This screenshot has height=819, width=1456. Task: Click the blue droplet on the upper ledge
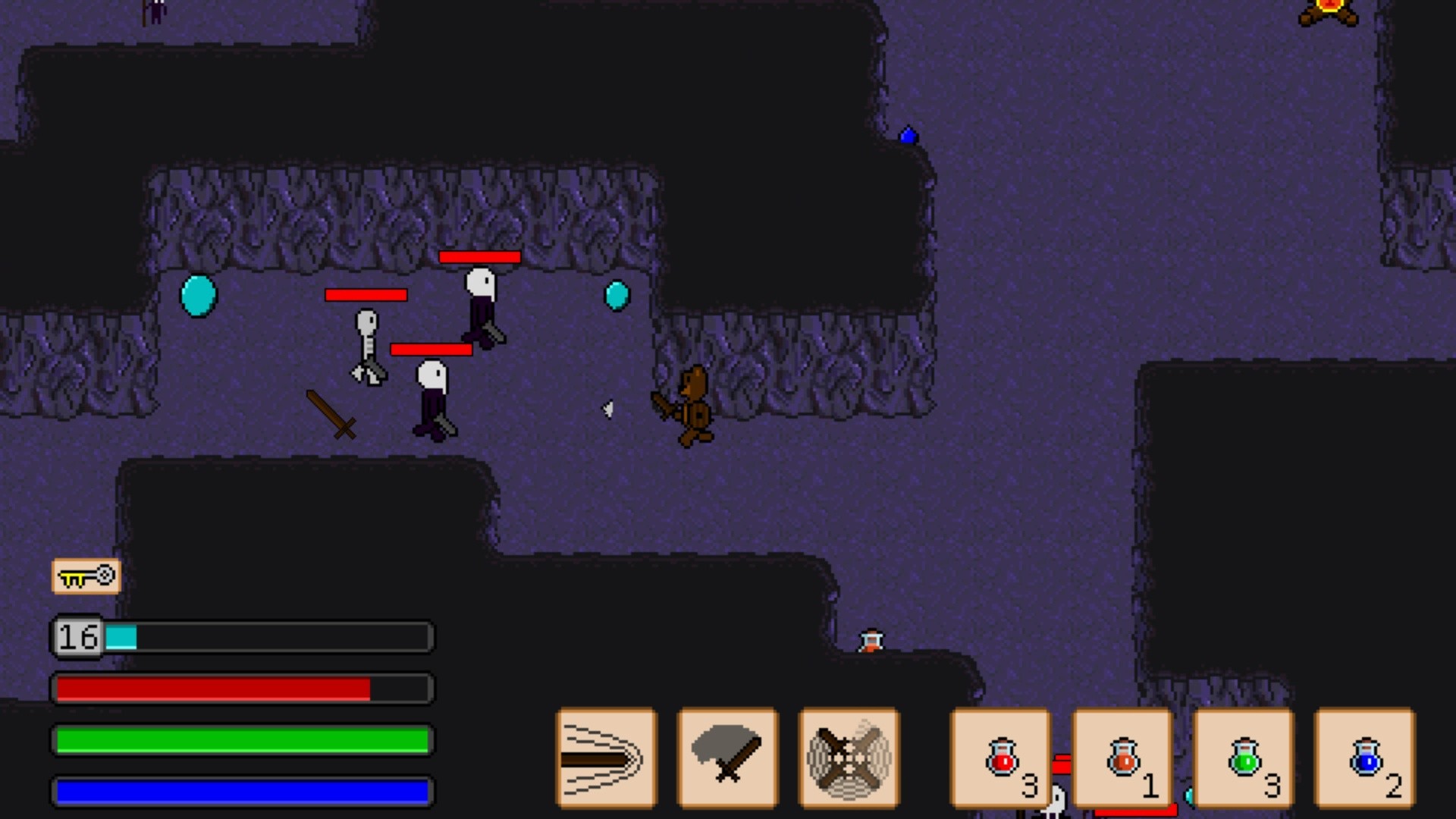click(x=908, y=134)
